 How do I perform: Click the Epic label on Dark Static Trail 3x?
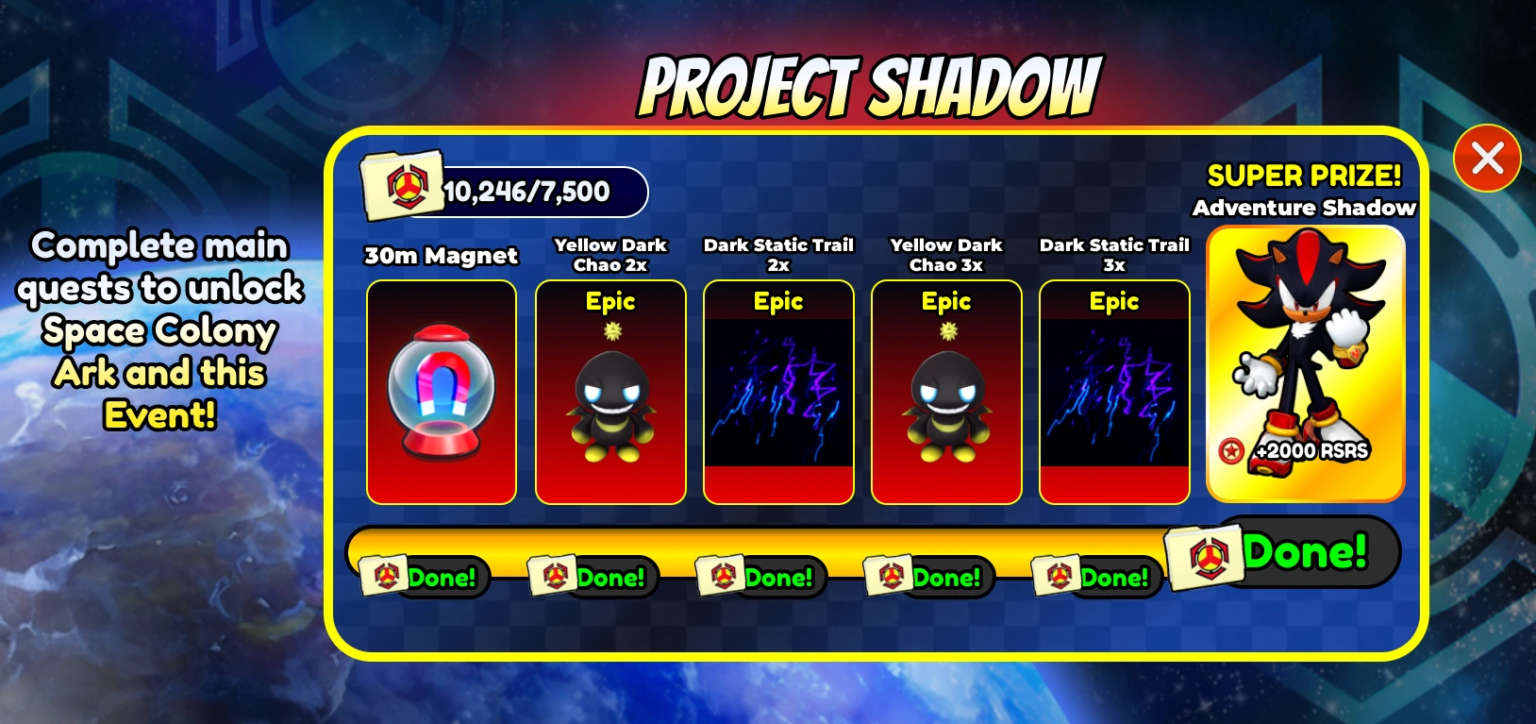pos(1114,301)
